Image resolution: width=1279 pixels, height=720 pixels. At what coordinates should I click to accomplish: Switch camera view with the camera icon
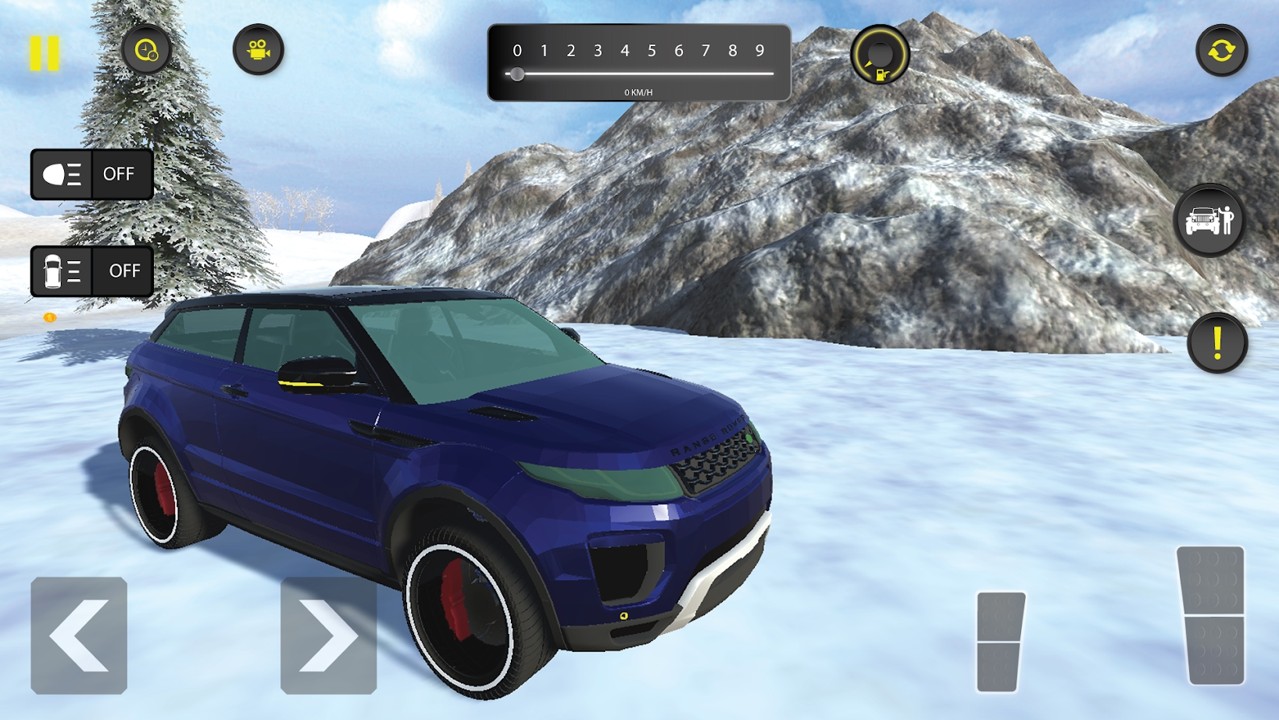coord(258,49)
